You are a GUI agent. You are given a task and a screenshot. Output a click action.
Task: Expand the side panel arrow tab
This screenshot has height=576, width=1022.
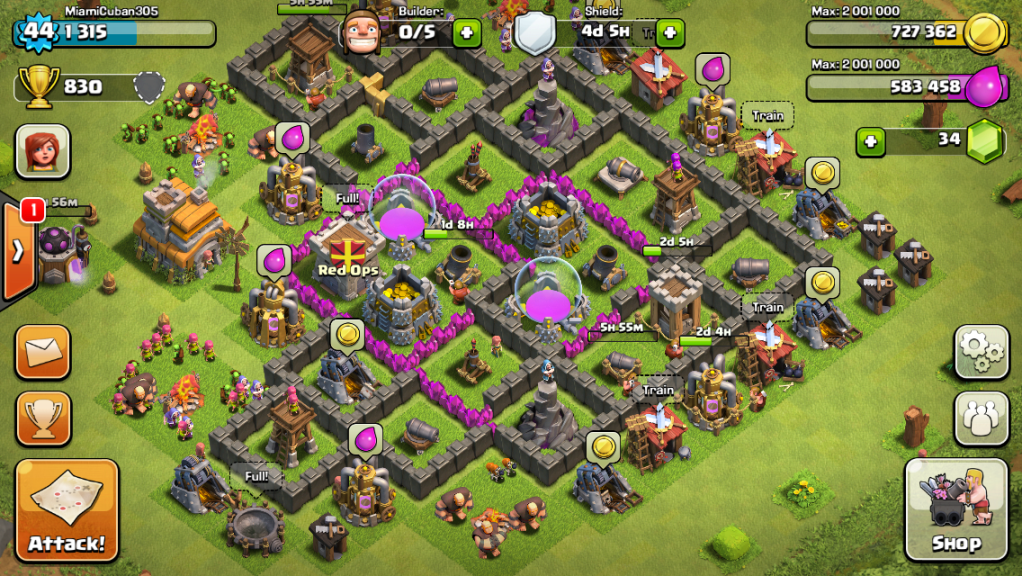click(17, 250)
